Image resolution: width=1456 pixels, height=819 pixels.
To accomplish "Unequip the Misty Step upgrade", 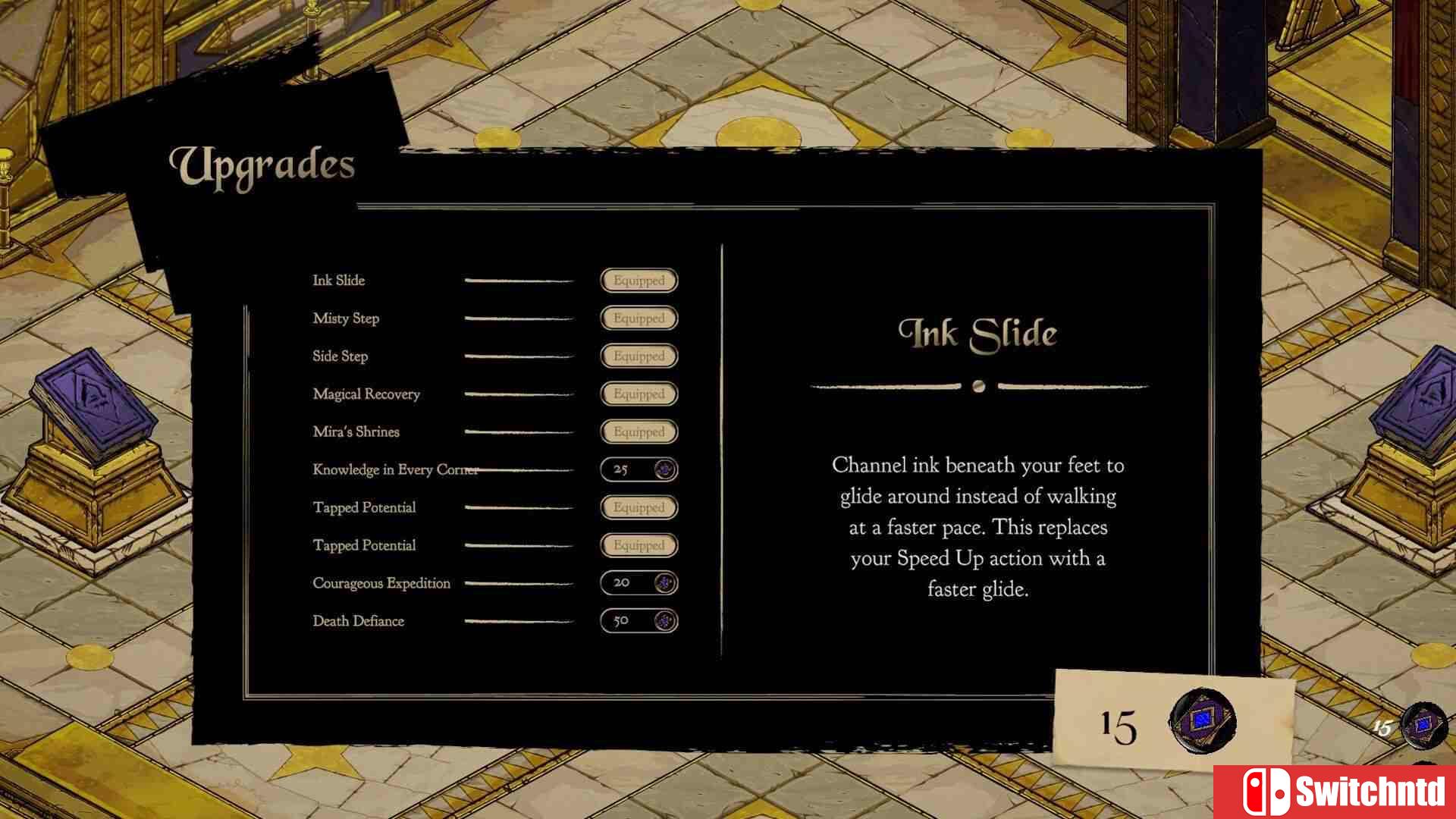I will click(x=638, y=318).
